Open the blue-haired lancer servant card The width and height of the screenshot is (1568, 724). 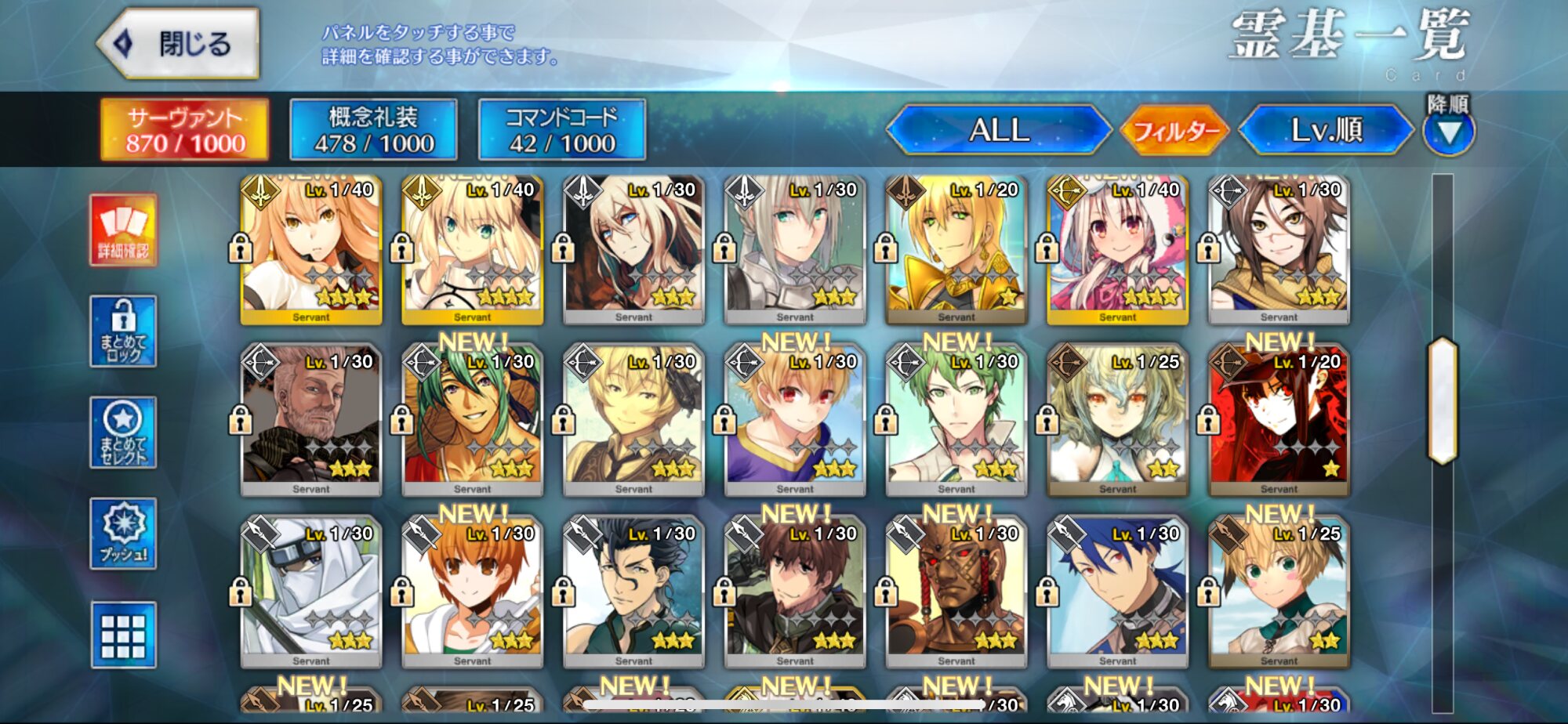tap(1117, 593)
